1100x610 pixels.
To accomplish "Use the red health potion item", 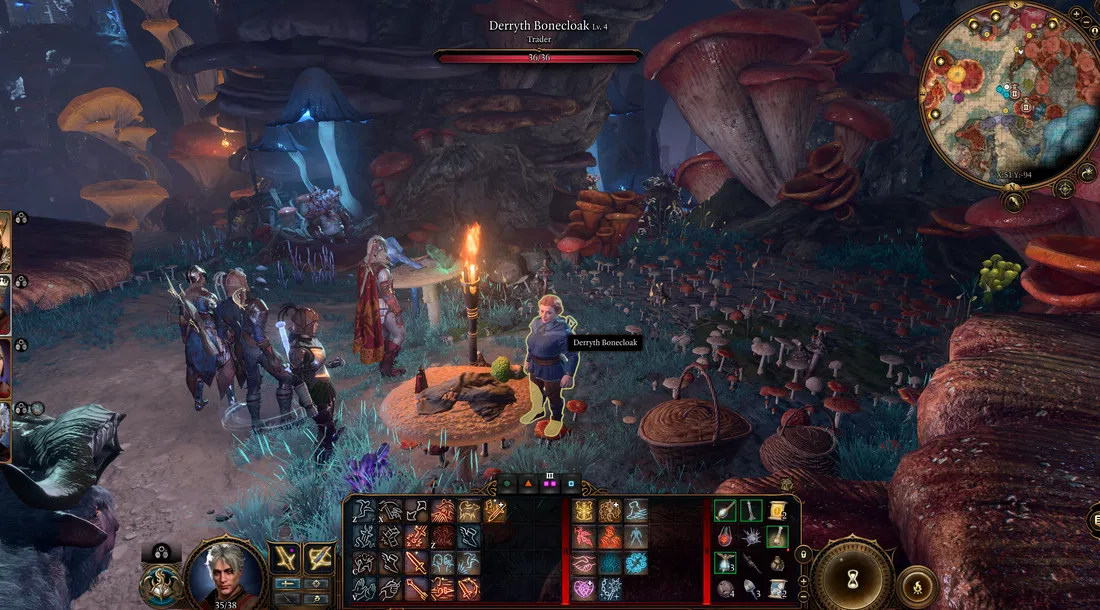I will (x=727, y=537).
